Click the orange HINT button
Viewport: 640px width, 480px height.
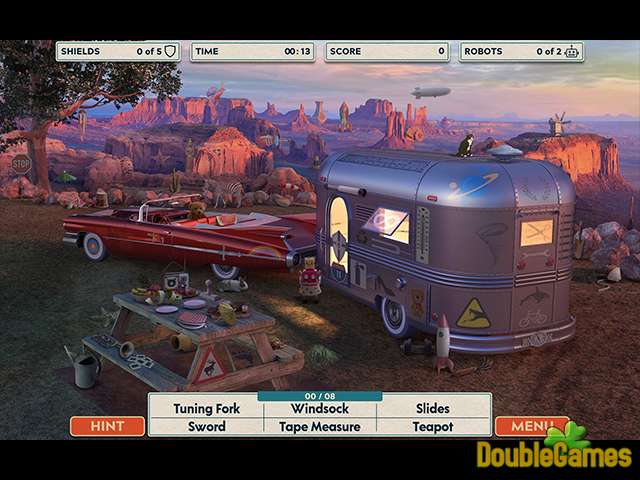[107, 426]
